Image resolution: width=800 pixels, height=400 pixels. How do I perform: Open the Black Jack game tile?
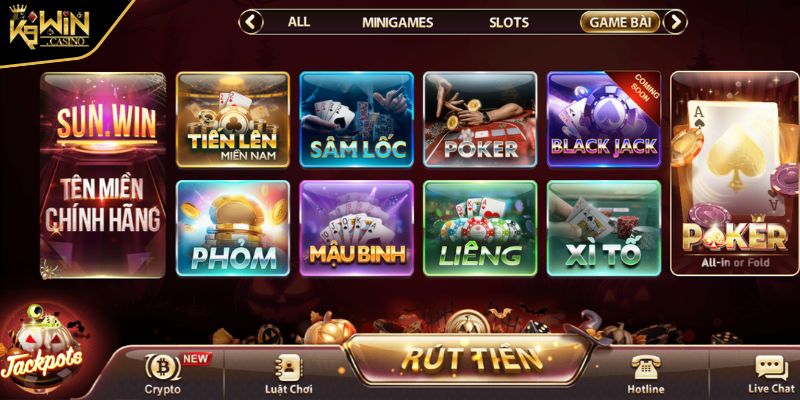[x=604, y=119]
